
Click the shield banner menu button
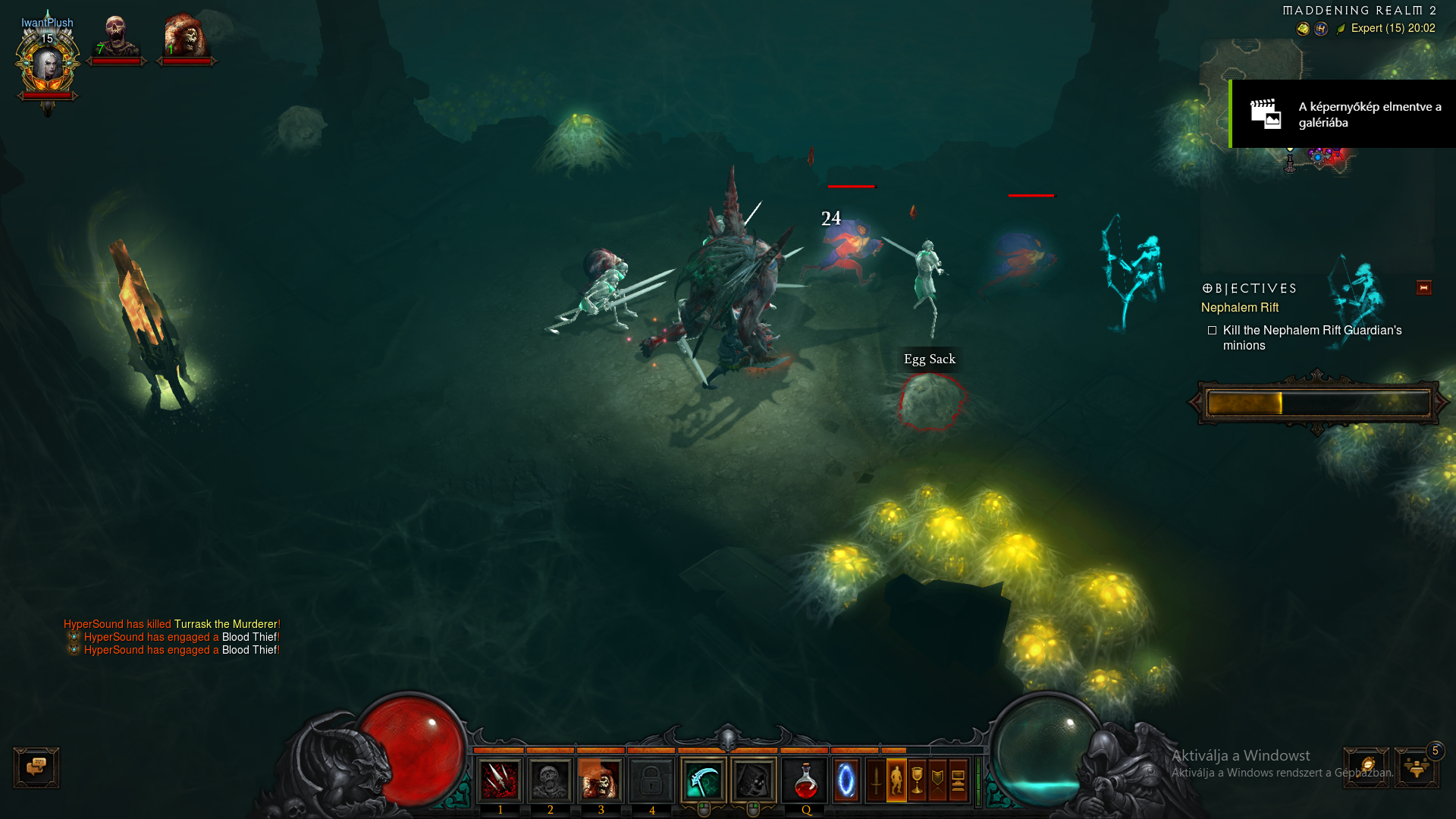click(x=937, y=780)
